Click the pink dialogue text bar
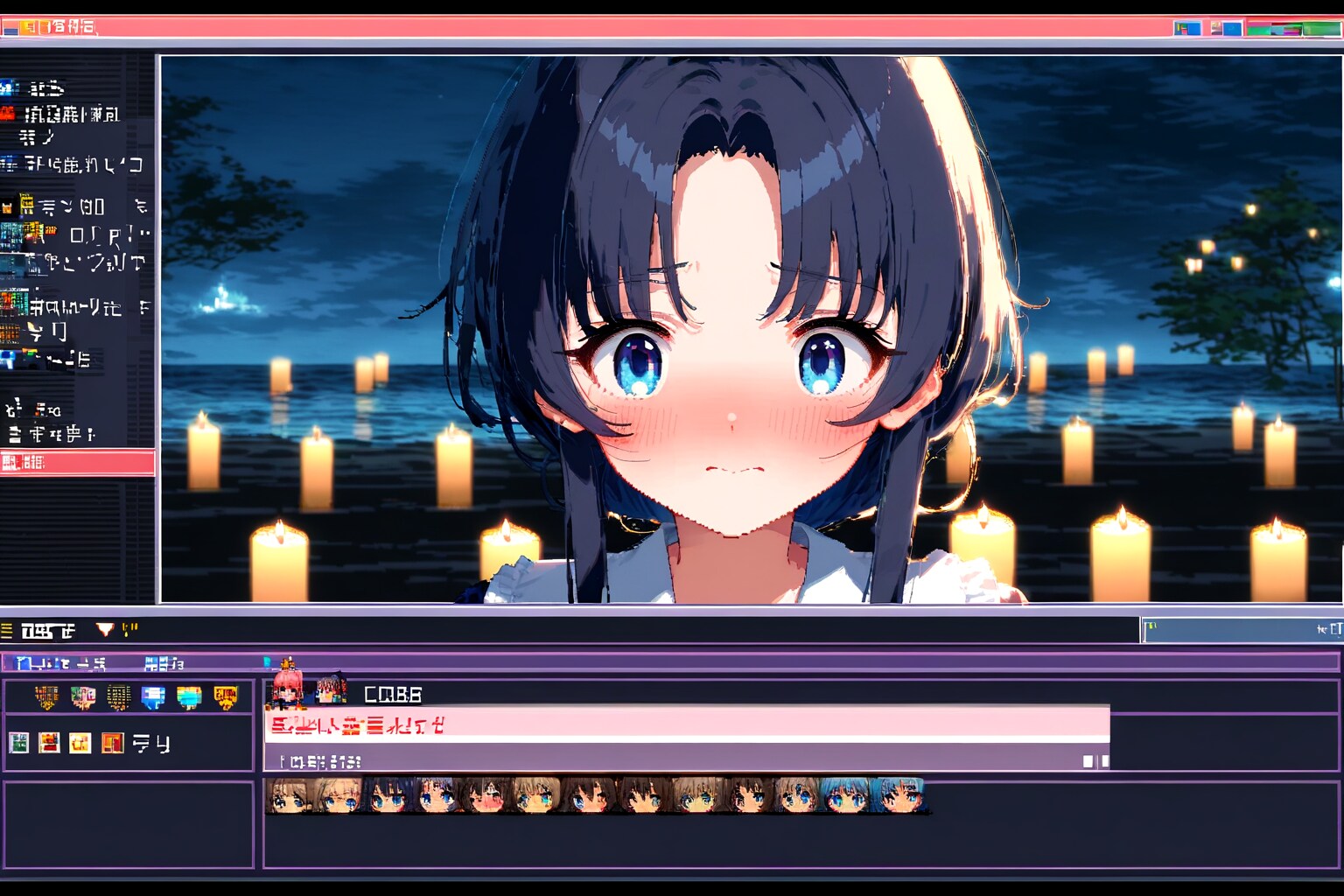 pyautogui.click(x=686, y=724)
